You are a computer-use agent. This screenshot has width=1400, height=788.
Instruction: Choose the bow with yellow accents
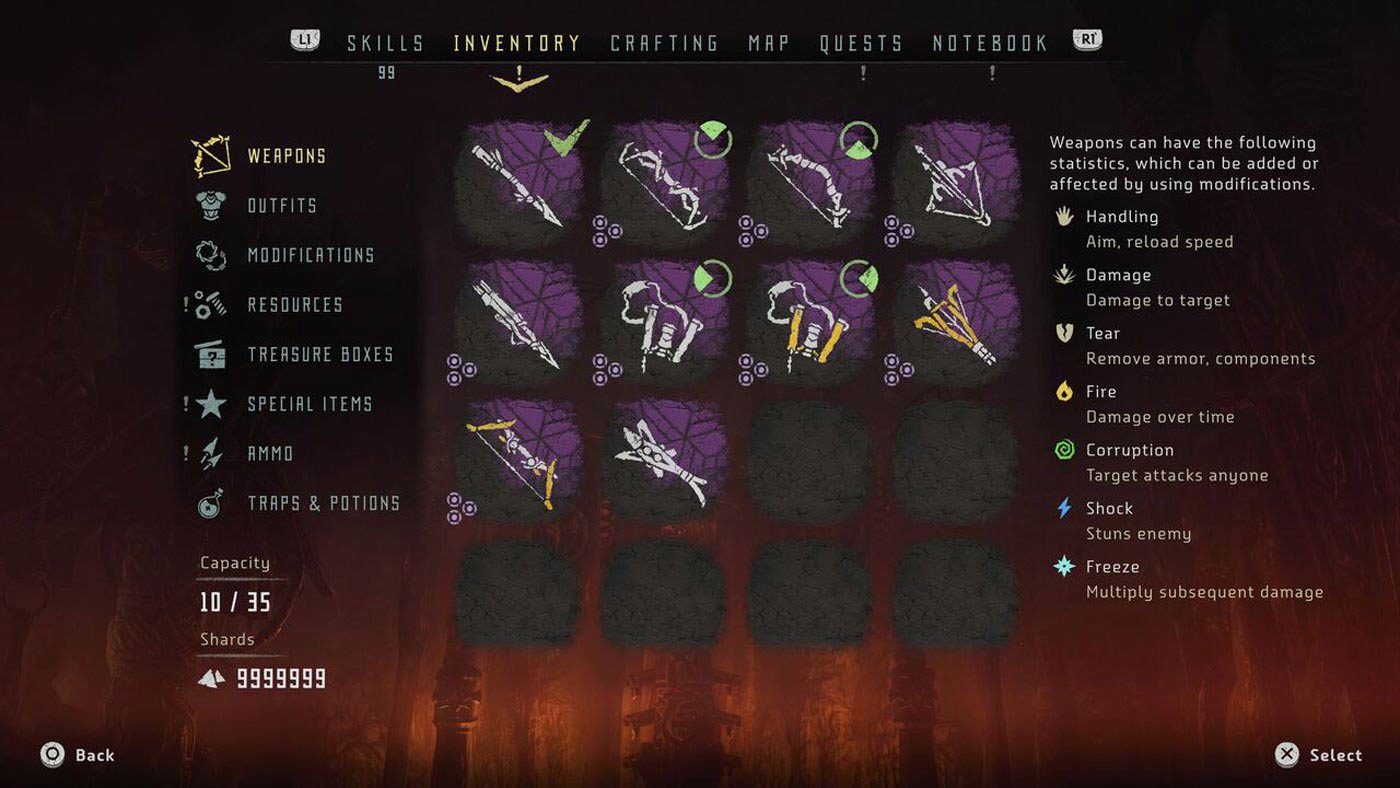[x=517, y=462]
